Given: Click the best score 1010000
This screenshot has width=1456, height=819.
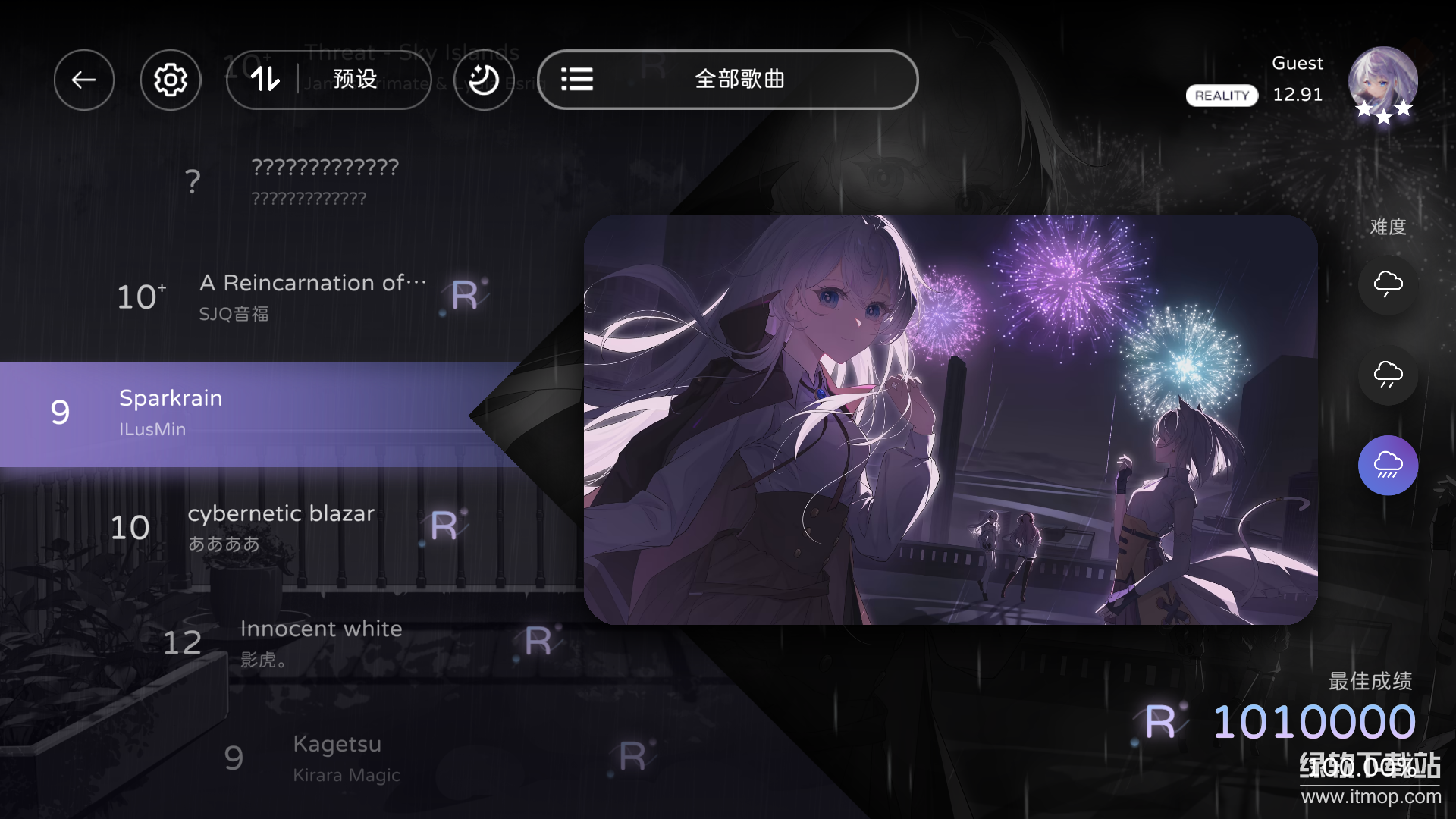Looking at the screenshot, I should click(x=1313, y=722).
